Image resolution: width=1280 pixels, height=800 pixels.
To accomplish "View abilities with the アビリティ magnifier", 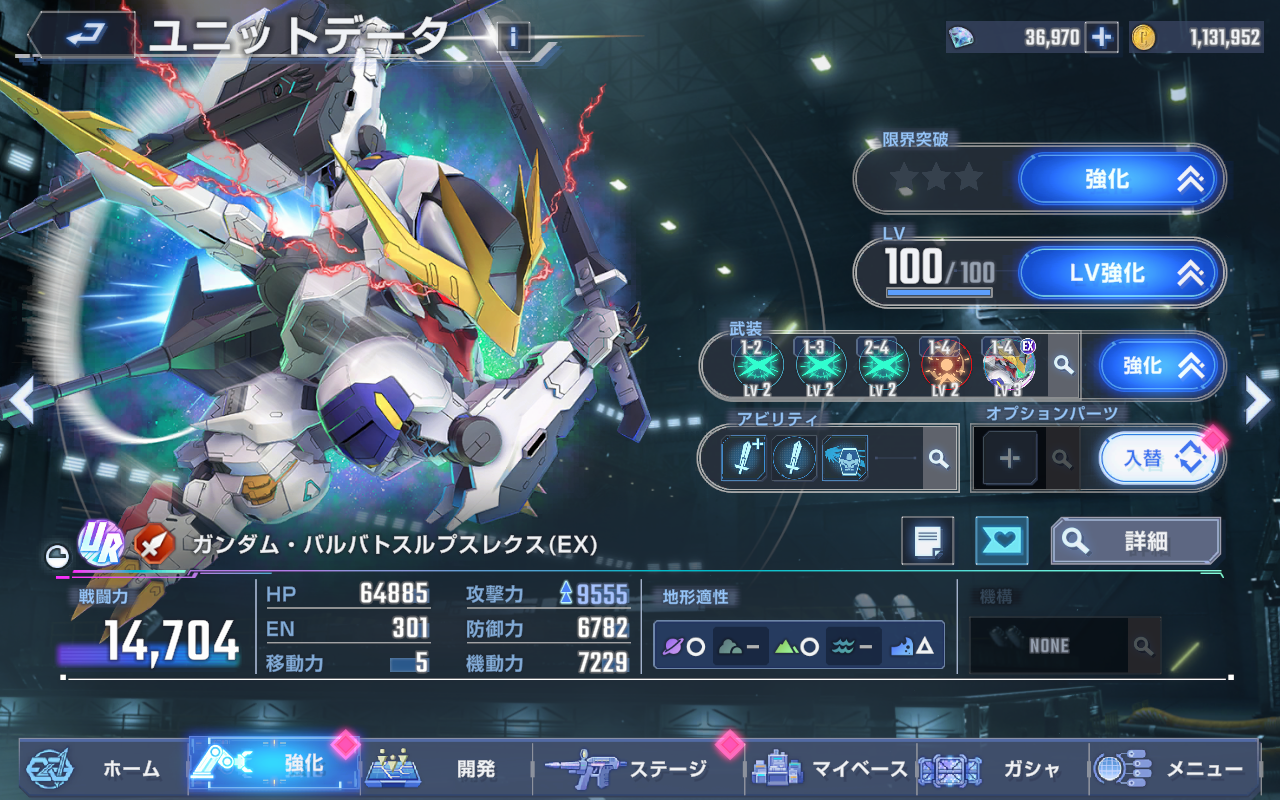I will [x=938, y=458].
